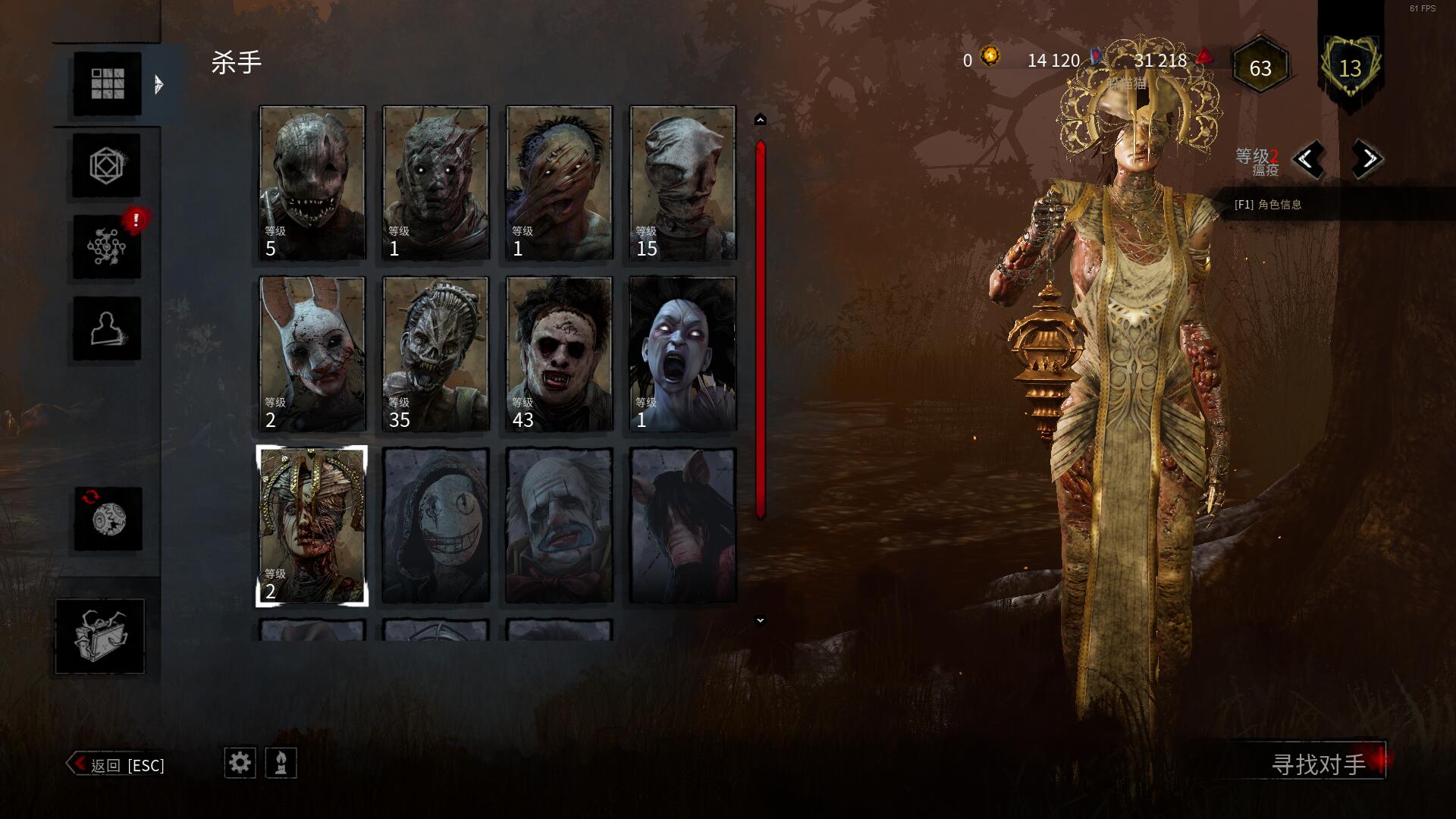The height and width of the screenshot is (819, 1456).
Task: Select the Trapper killer card
Action: 312,183
